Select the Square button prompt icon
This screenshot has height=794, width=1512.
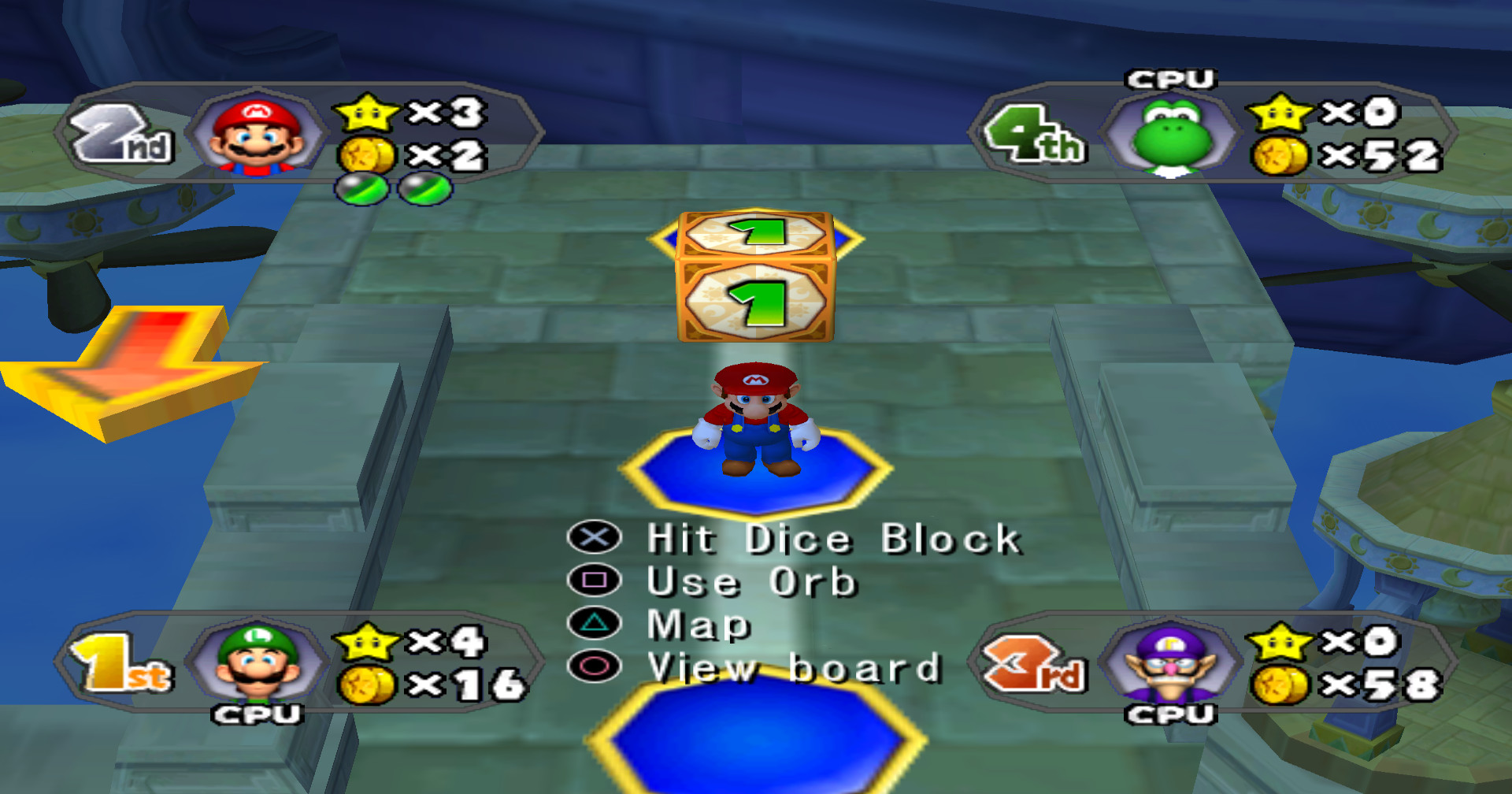(x=595, y=583)
